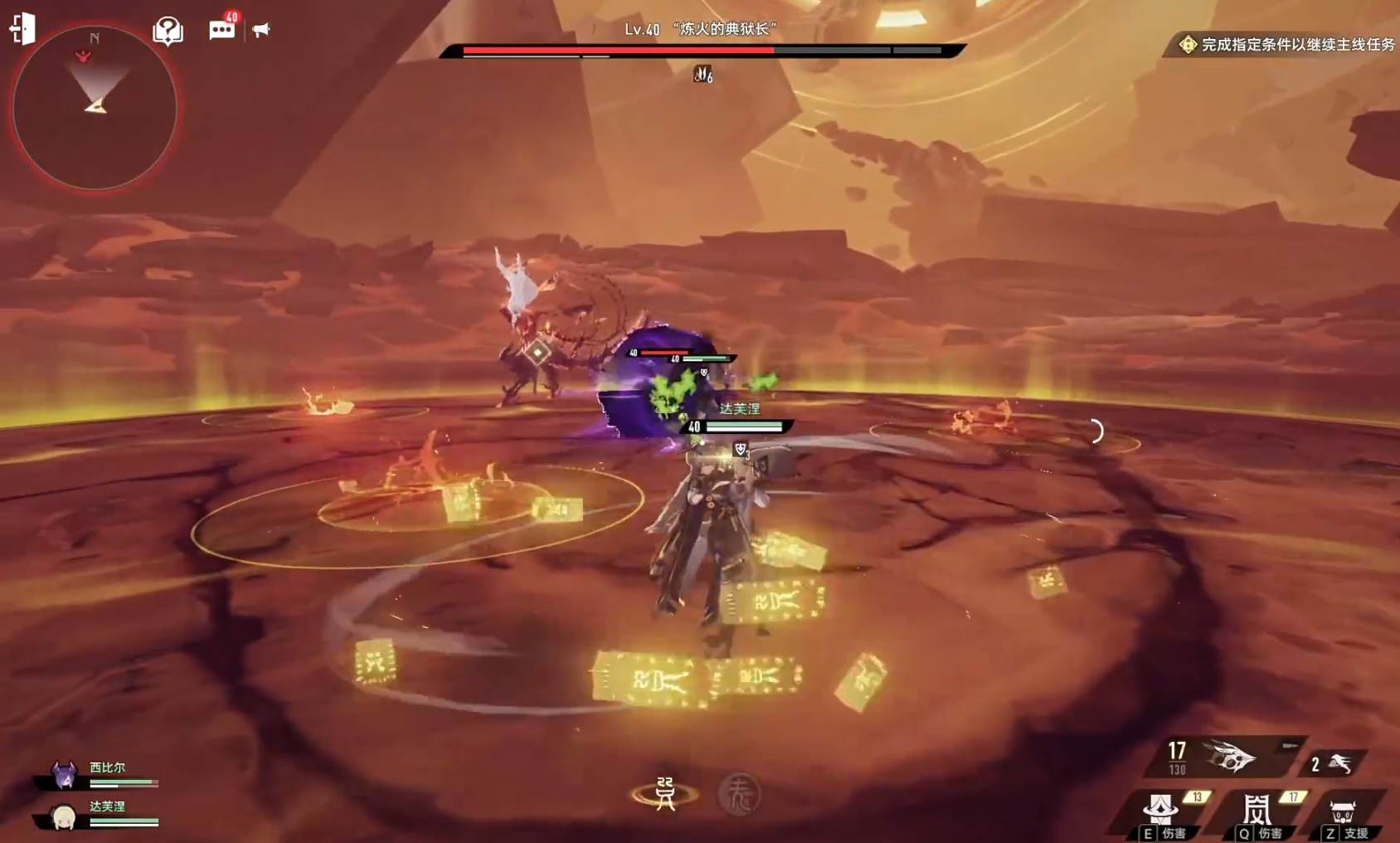Activate the Q 伤害 ultimate skill
This screenshot has width=1400, height=843.
(x=1257, y=814)
